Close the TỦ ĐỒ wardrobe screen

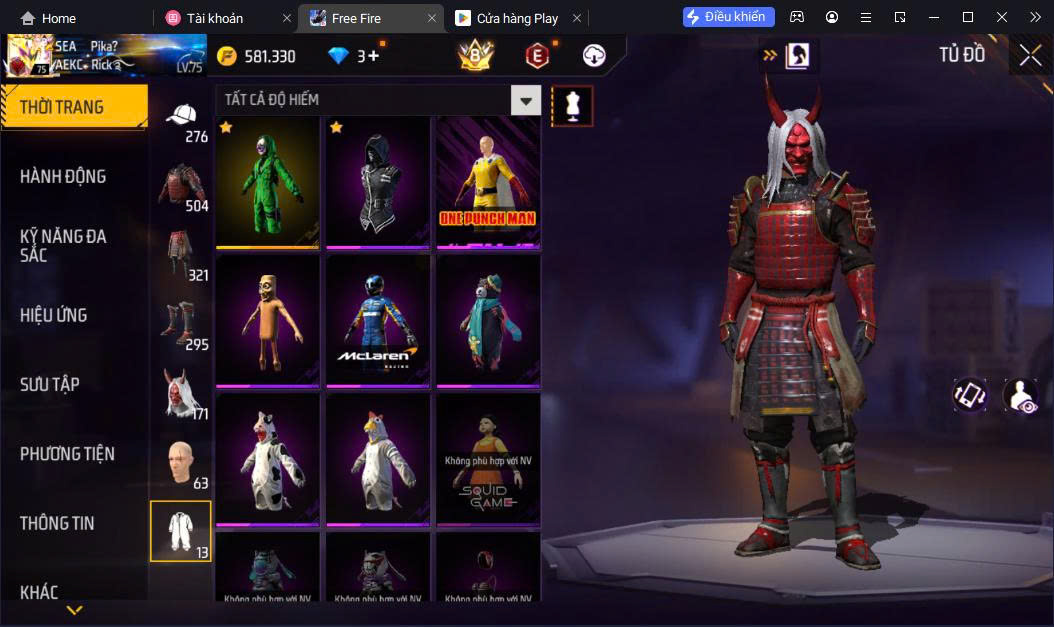pos(1030,55)
